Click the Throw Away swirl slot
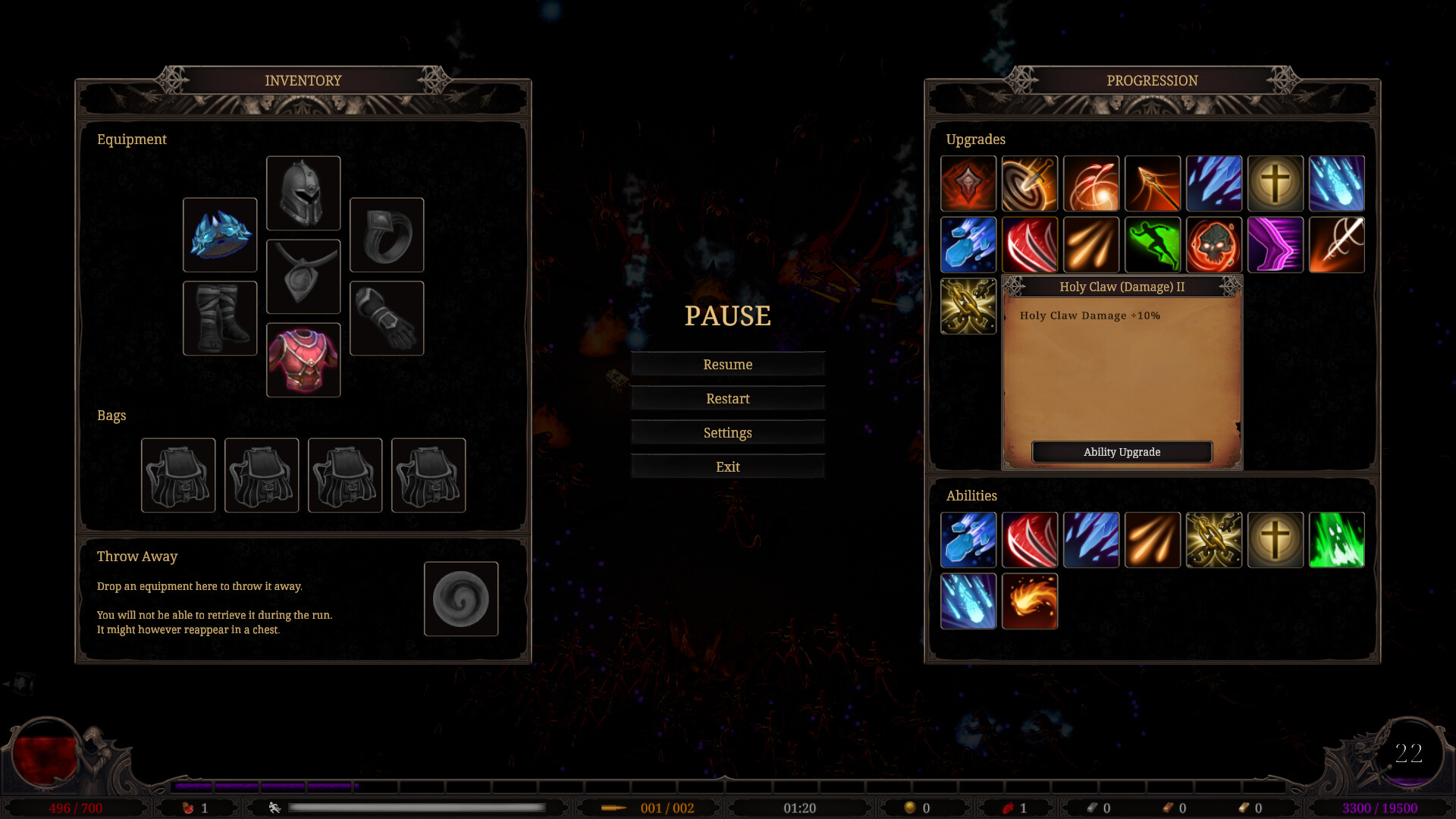 point(461,599)
